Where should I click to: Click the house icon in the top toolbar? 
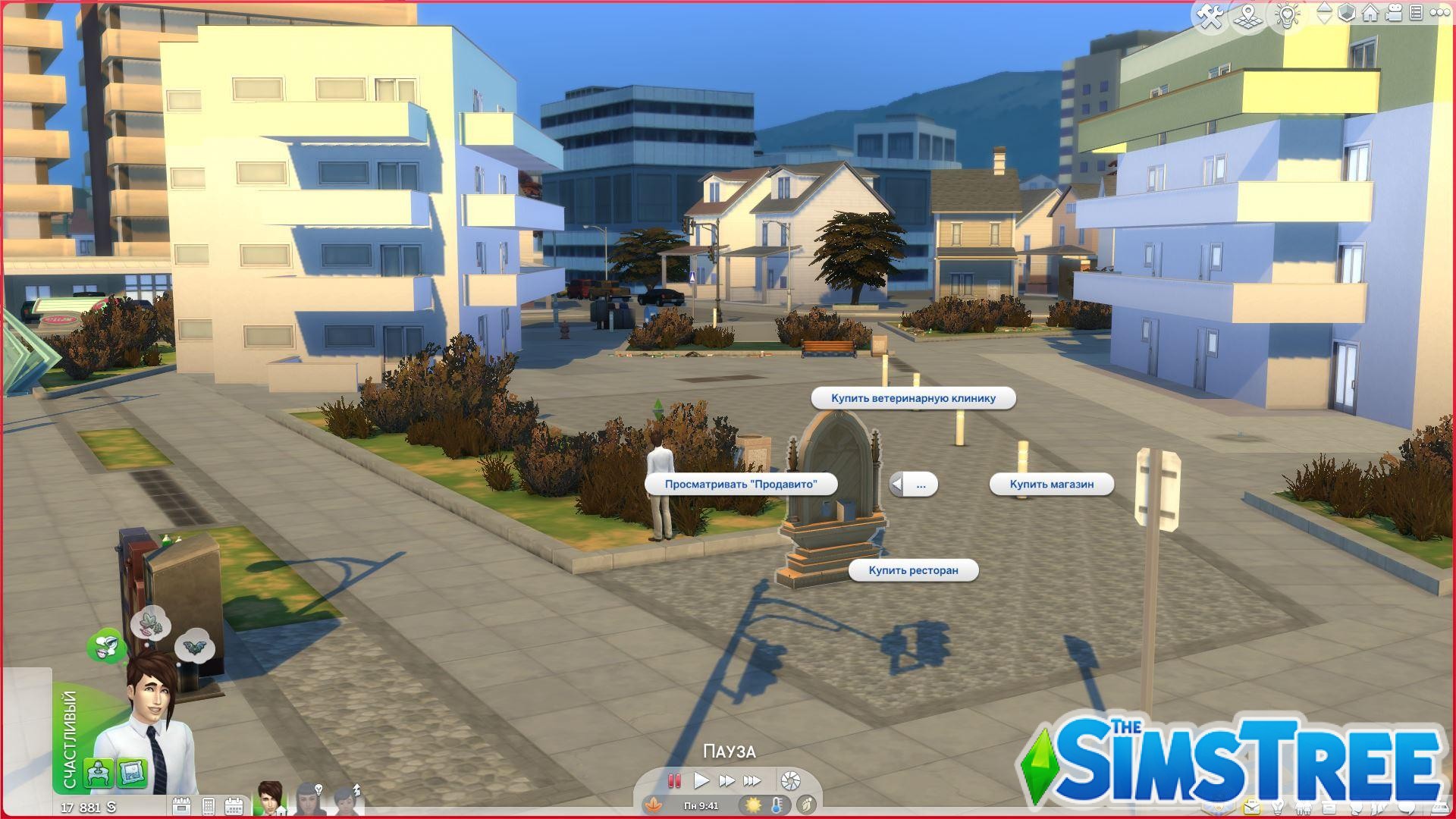click(x=1370, y=13)
